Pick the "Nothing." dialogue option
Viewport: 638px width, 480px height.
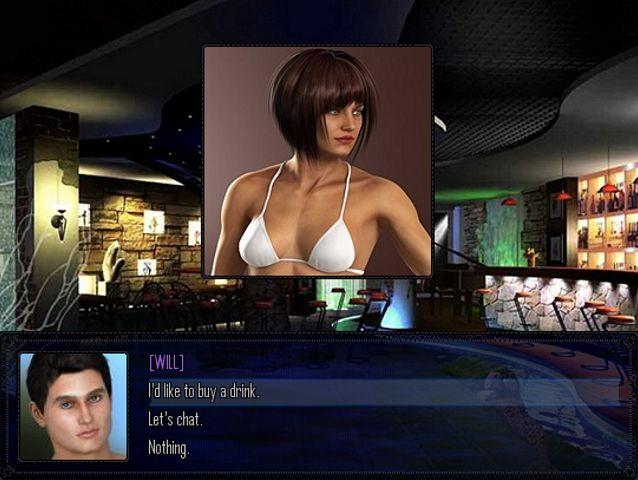click(x=169, y=447)
